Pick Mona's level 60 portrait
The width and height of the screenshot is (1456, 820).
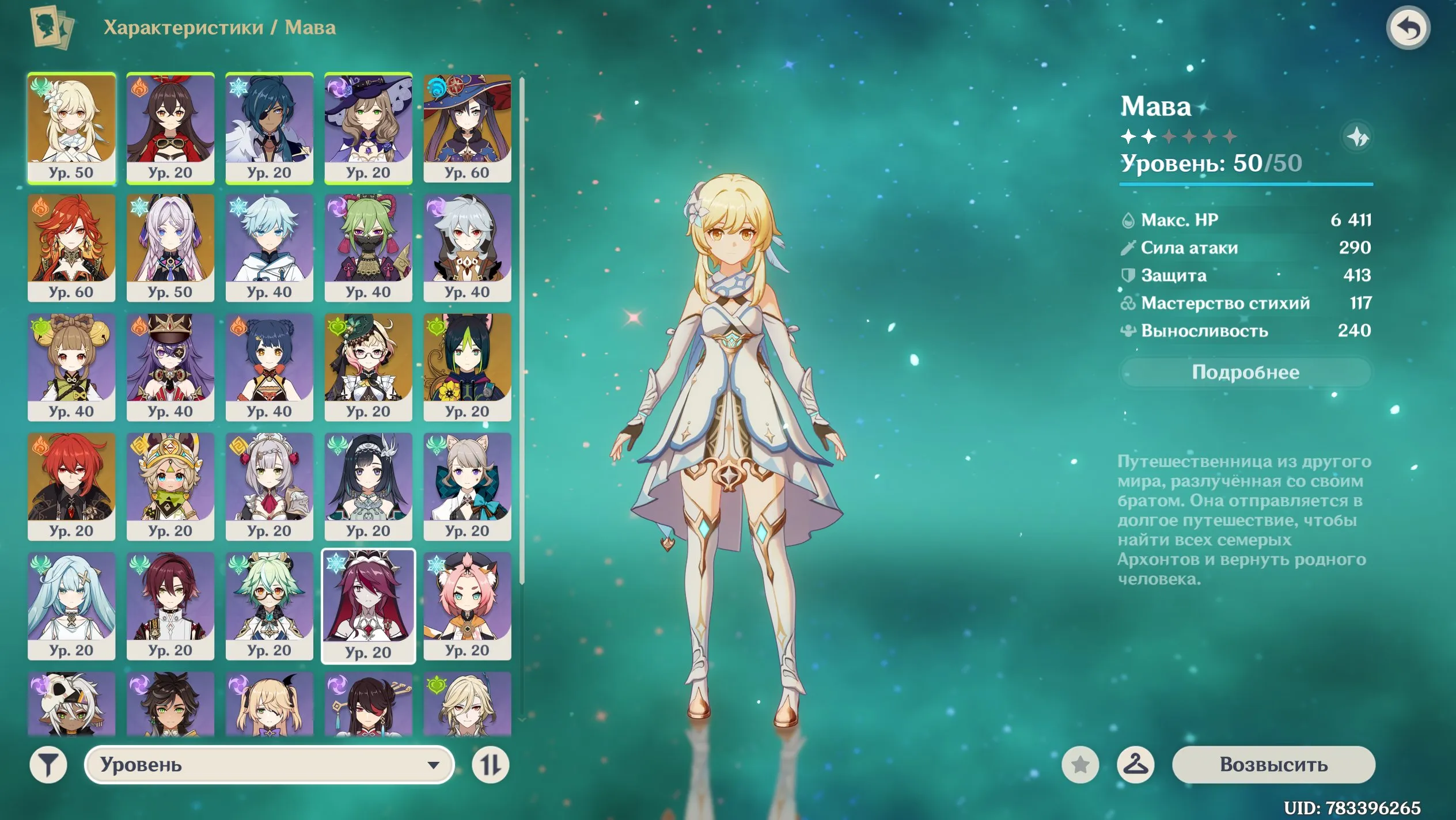[x=467, y=128]
